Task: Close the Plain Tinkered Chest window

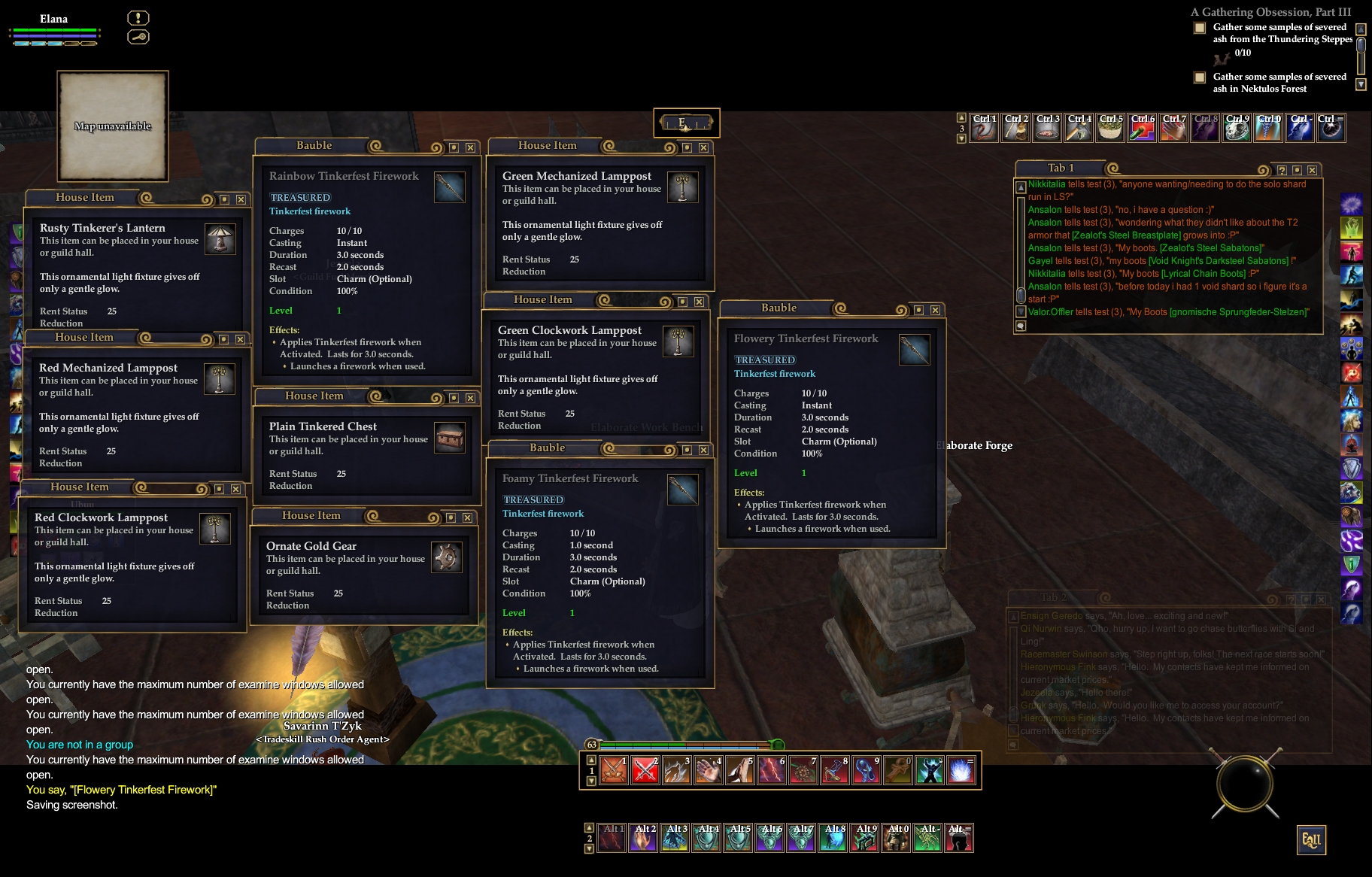Action: click(x=470, y=398)
